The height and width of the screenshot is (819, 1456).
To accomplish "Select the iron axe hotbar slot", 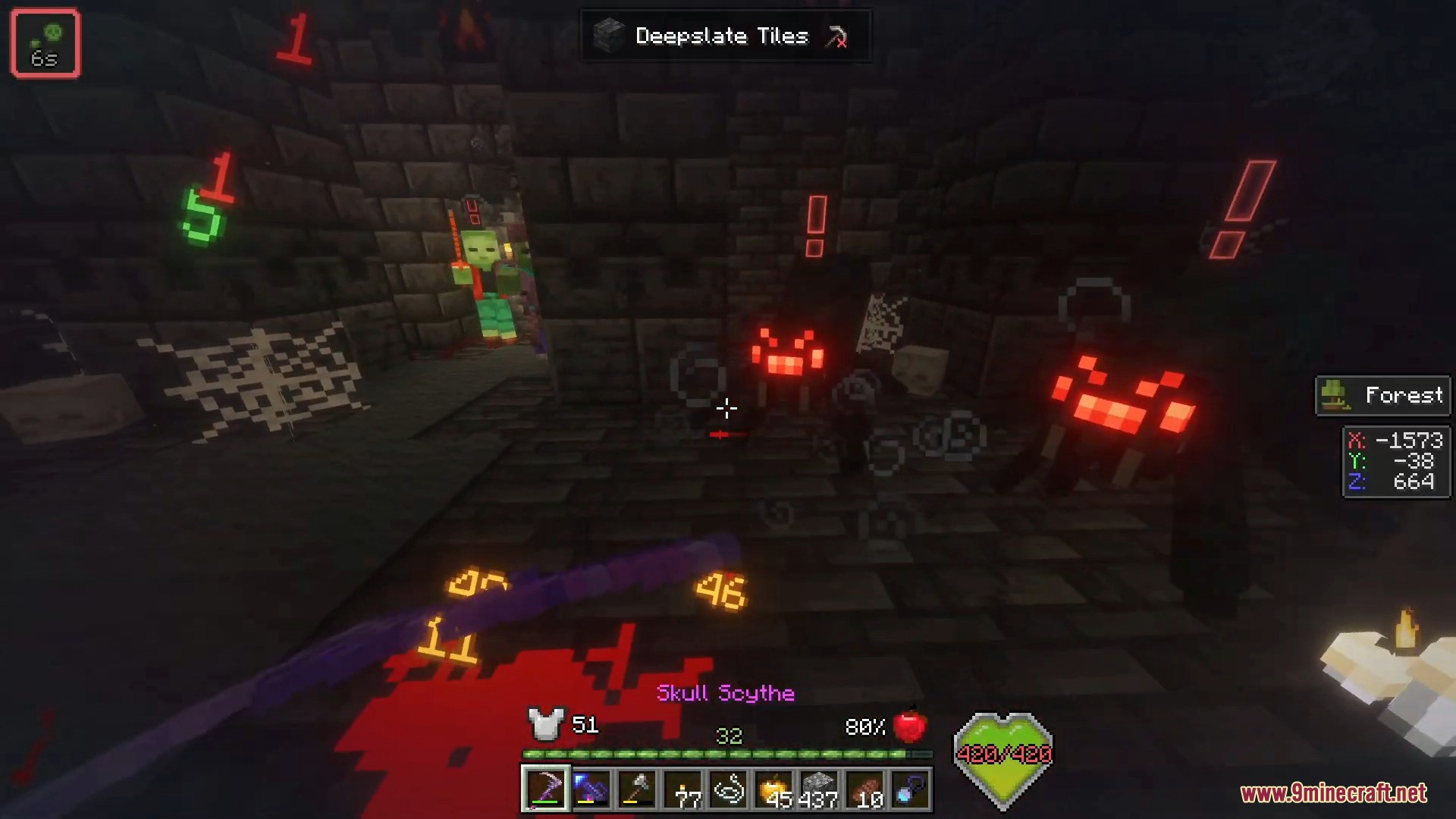I will [x=637, y=789].
